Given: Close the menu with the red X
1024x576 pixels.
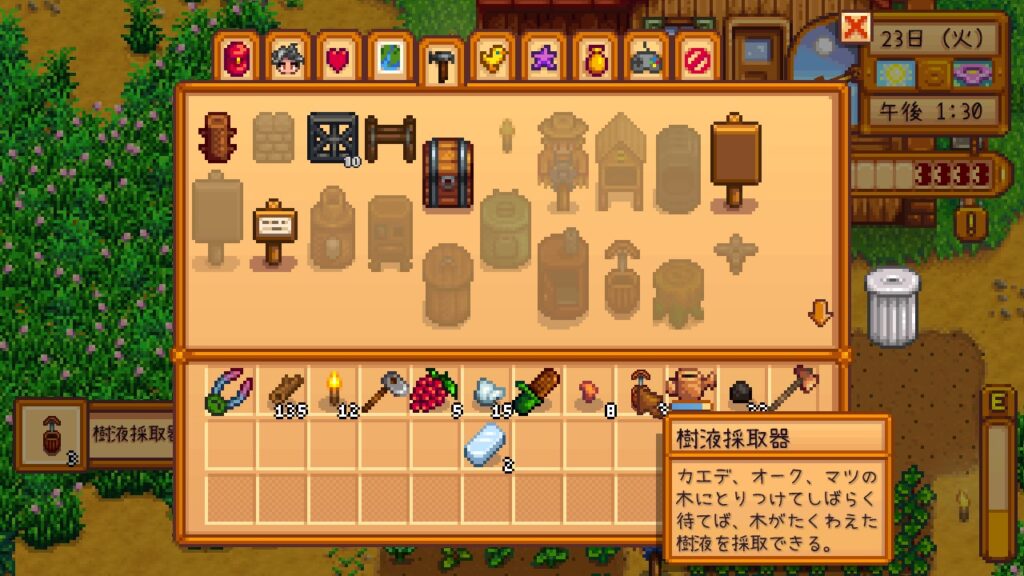Looking at the screenshot, I should [x=856, y=29].
